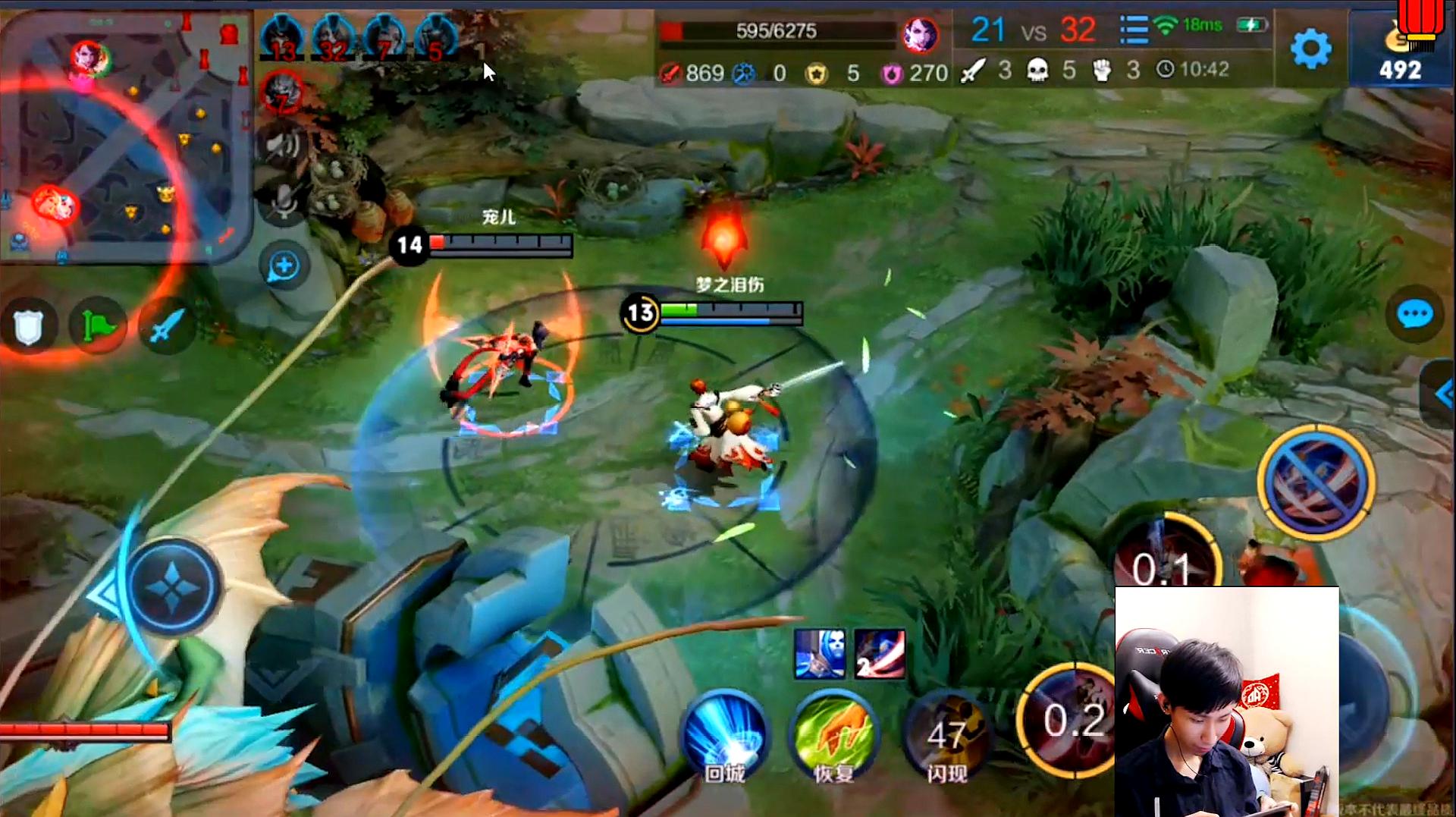The height and width of the screenshot is (817, 1456).
Task: Select the blue-haired hero equipment icon
Action: point(819,653)
